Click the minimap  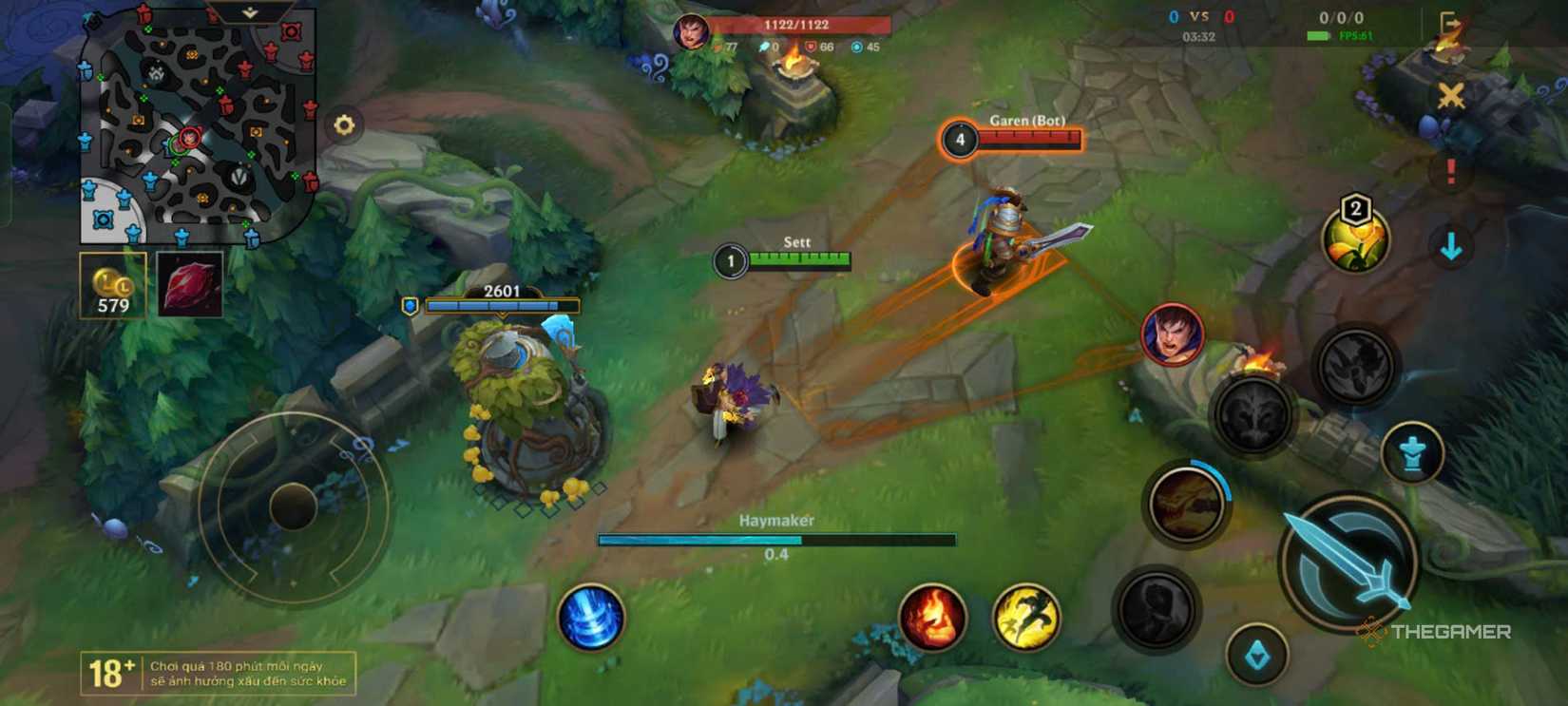[x=198, y=126]
